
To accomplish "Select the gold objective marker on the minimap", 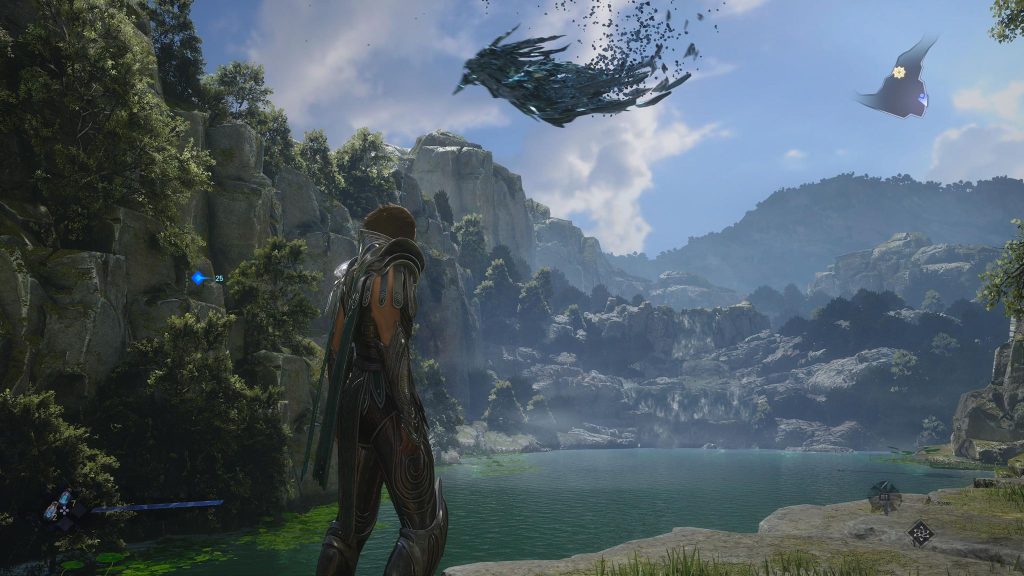I will (x=899, y=72).
